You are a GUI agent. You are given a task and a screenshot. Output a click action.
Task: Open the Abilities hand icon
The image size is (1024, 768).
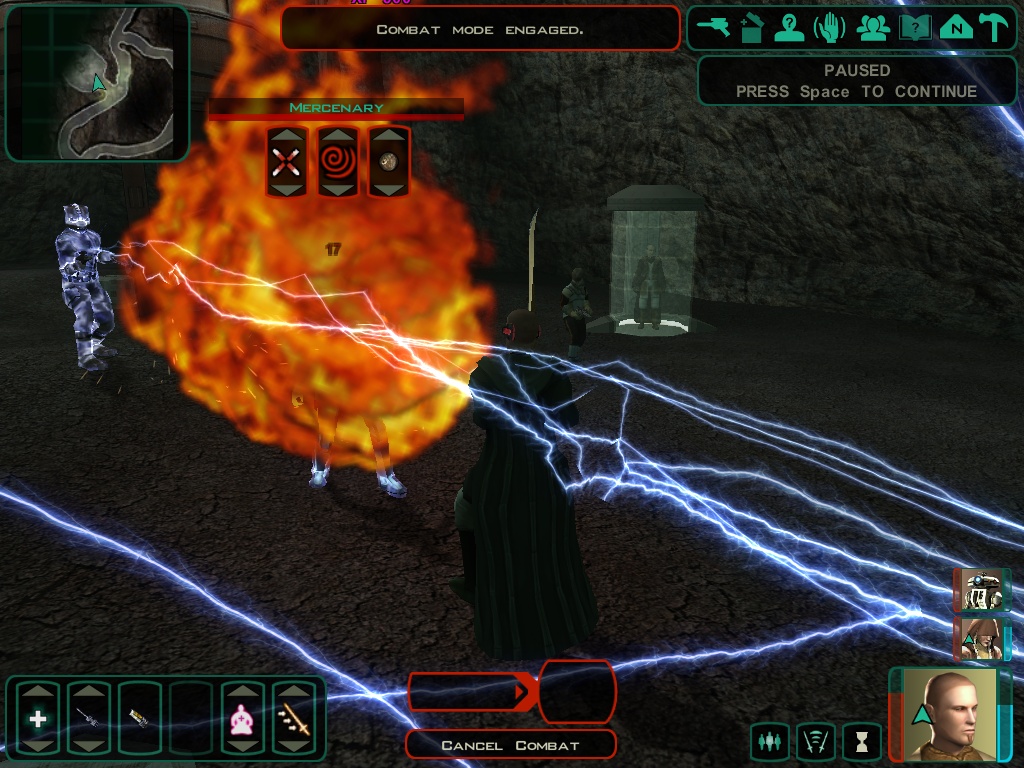pos(830,28)
